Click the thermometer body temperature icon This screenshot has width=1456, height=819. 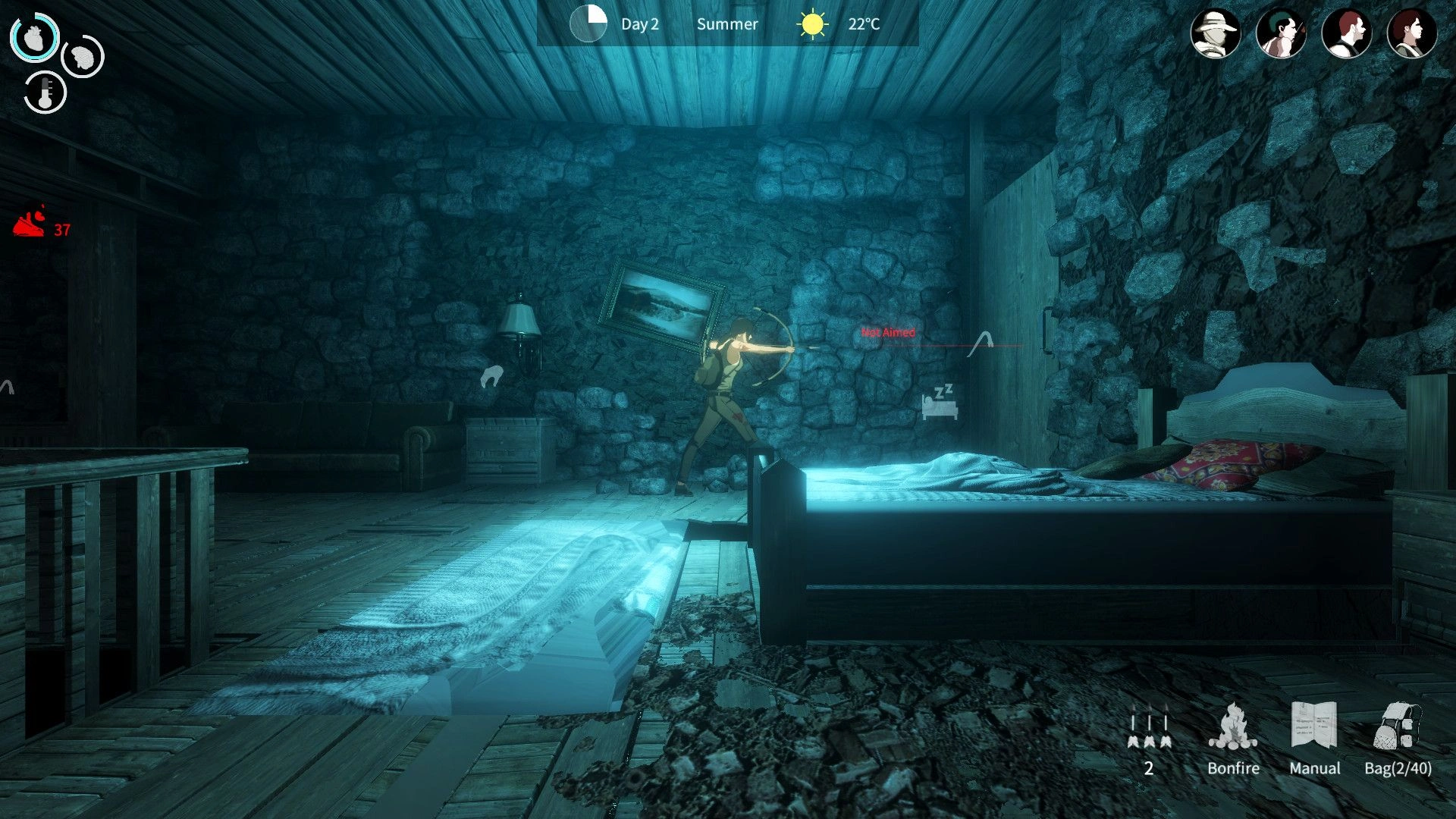[x=45, y=93]
